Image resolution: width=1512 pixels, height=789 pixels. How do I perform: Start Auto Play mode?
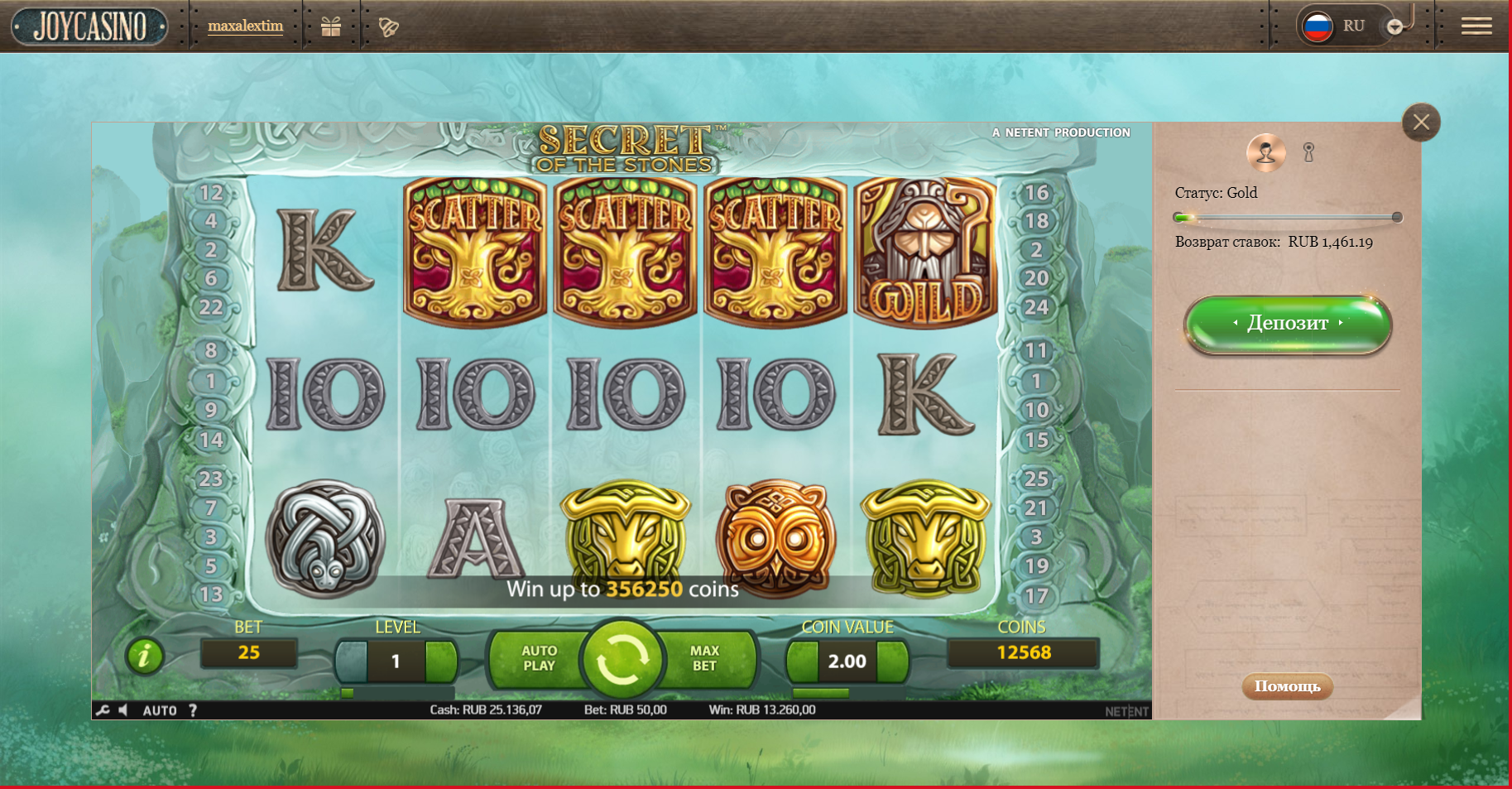[539, 659]
